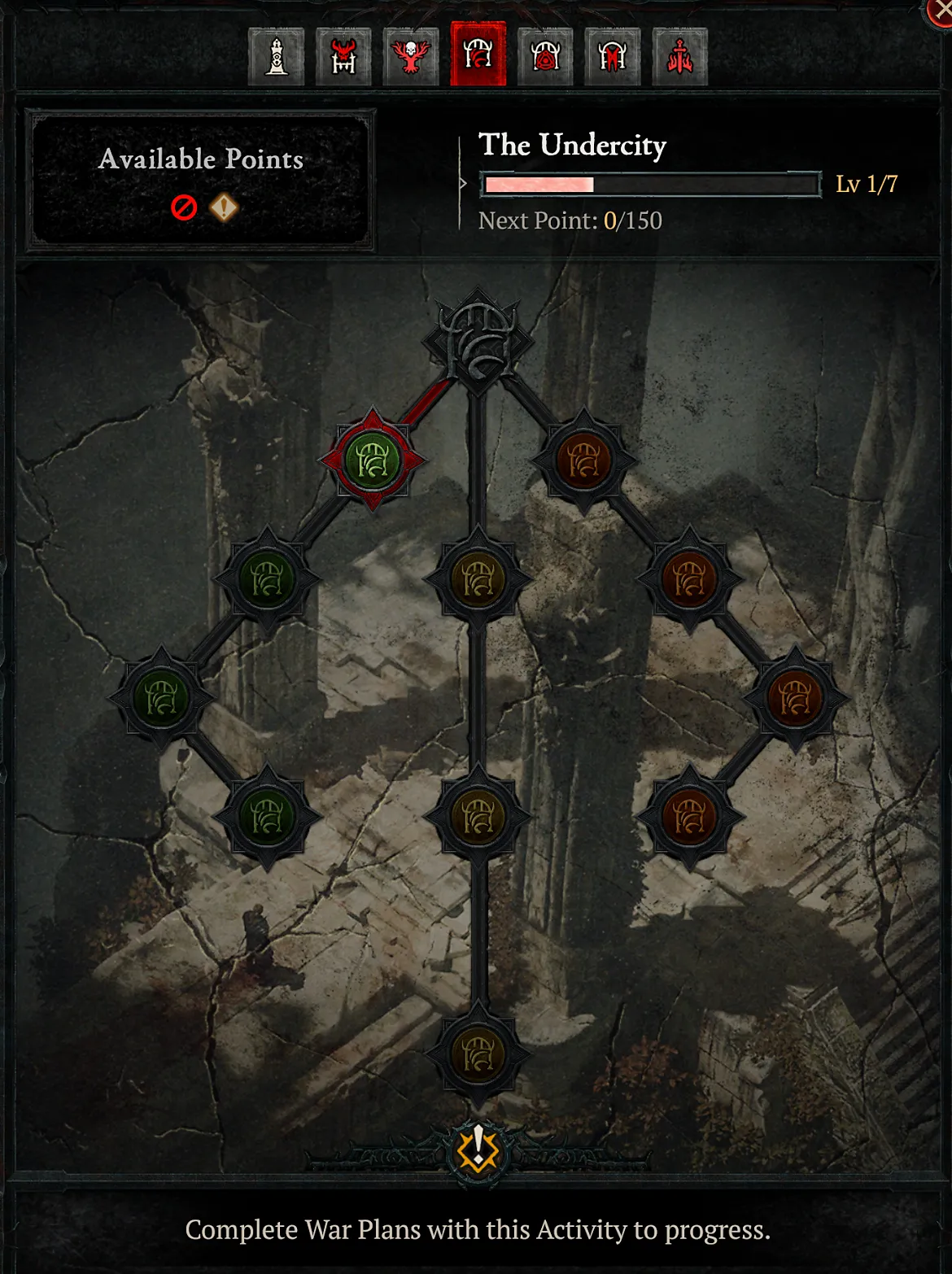952x1274 pixels.
Task: Select the skull tree activity tab
Action: pos(411,57)
